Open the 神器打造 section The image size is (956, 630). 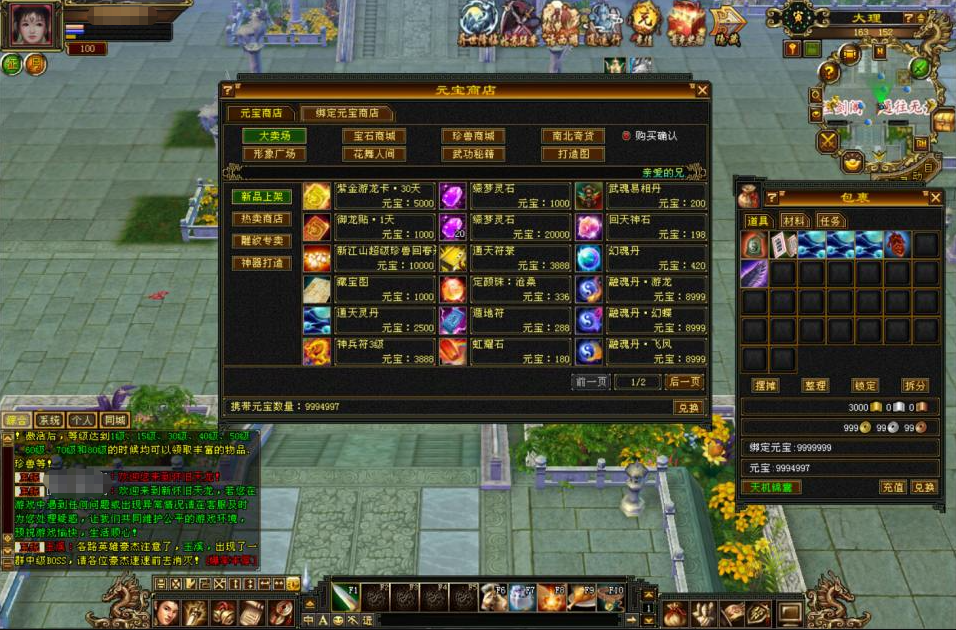click(262, 263)
